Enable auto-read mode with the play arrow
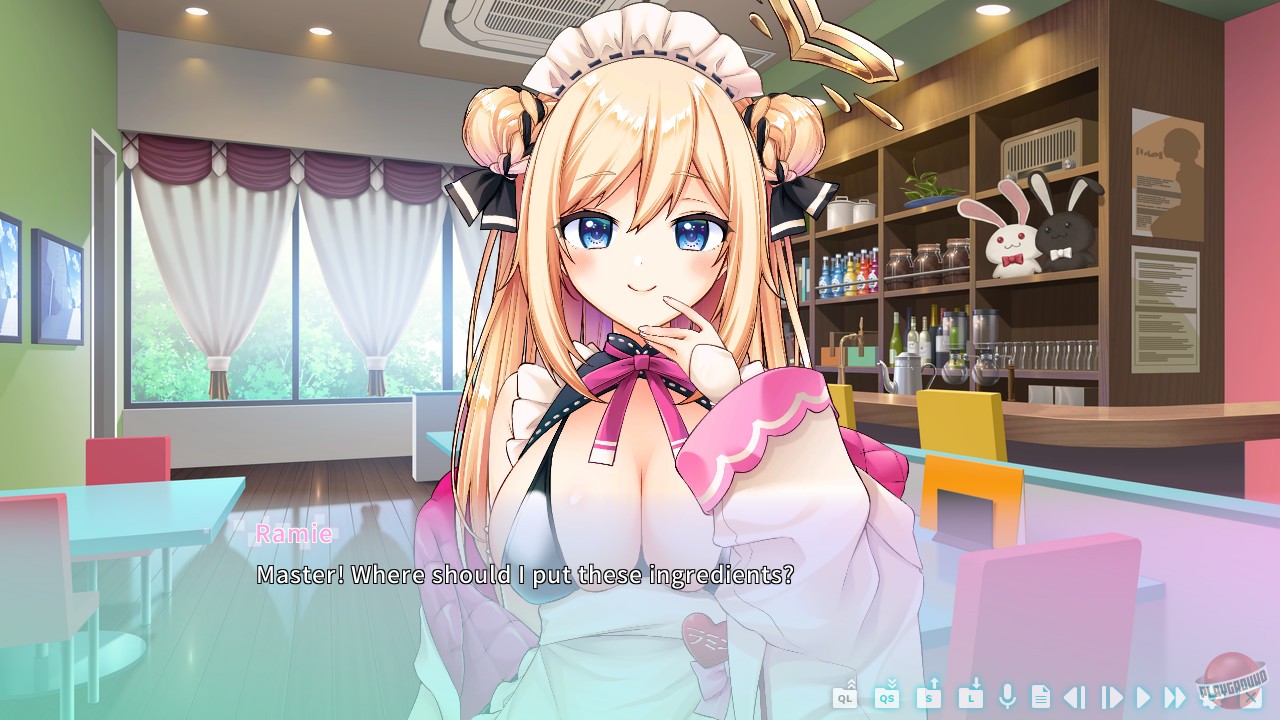 click(1143, 696)
